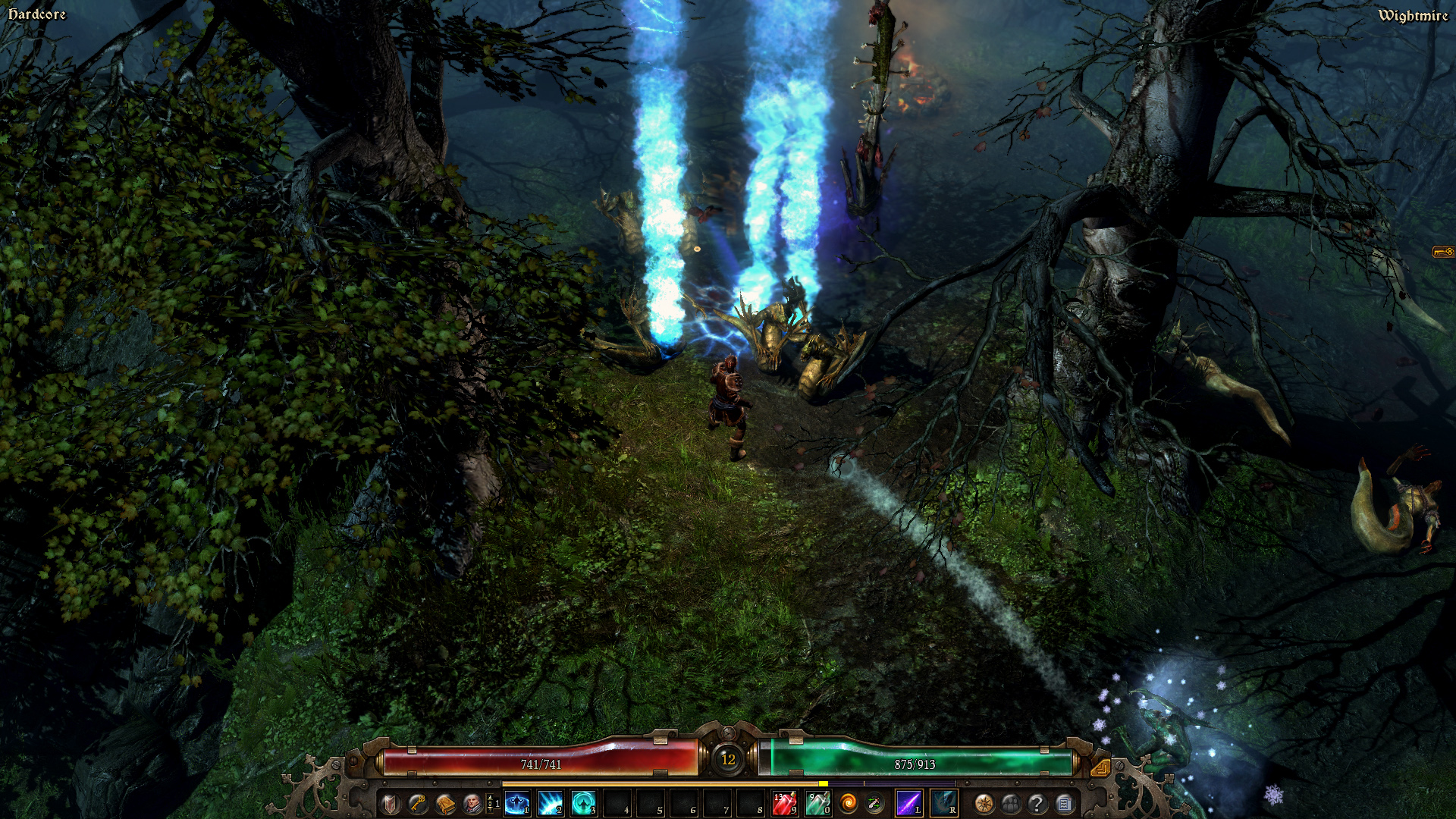Viewport: 1456px width, 819px height.
Task: Activate the skill in quickbar slot 1
Action: [516, 802]
